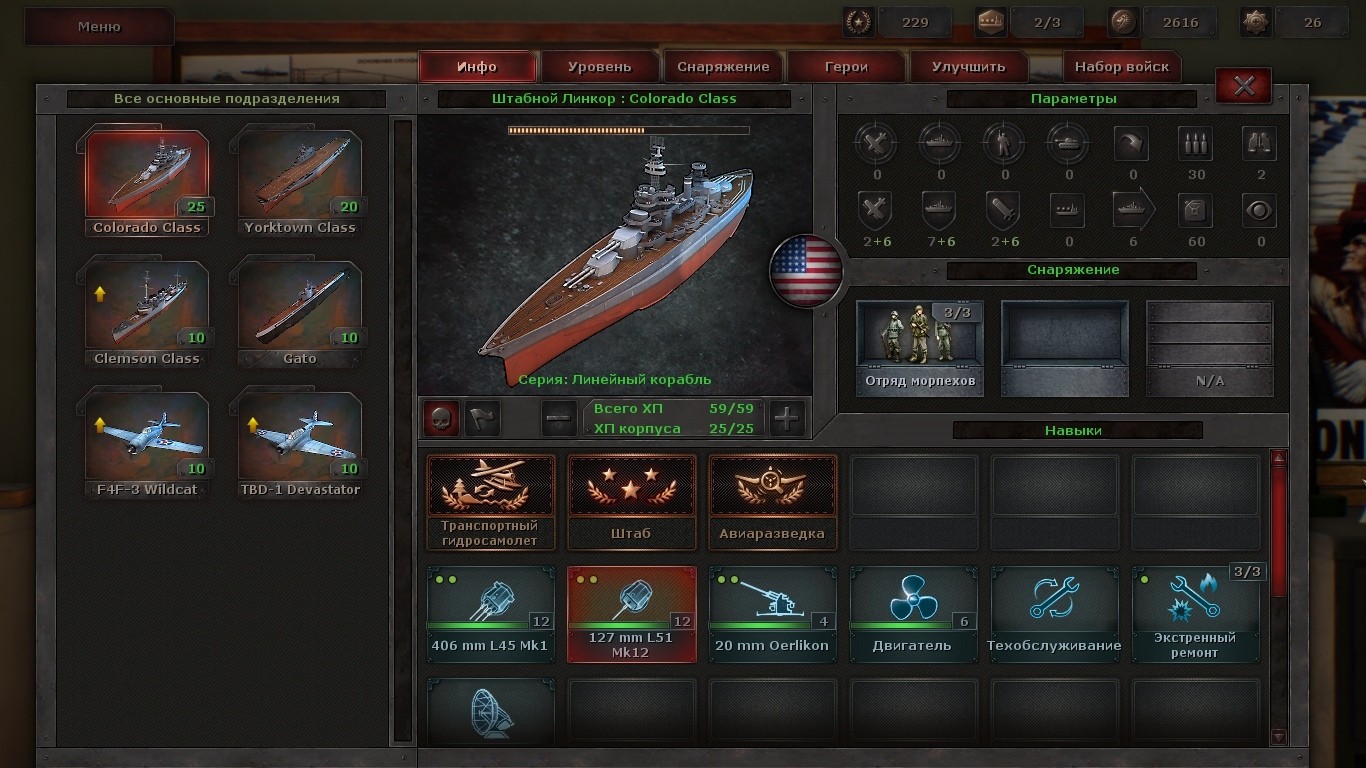This screenshot has height=768, width=1366.
Task: Open the Меню button
Action: pos(99,27)
